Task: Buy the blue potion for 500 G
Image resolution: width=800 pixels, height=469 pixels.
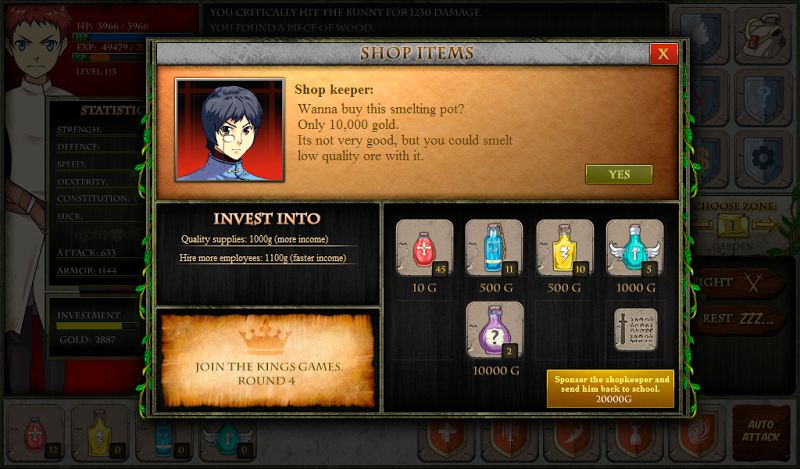Action: click(493, 247)
